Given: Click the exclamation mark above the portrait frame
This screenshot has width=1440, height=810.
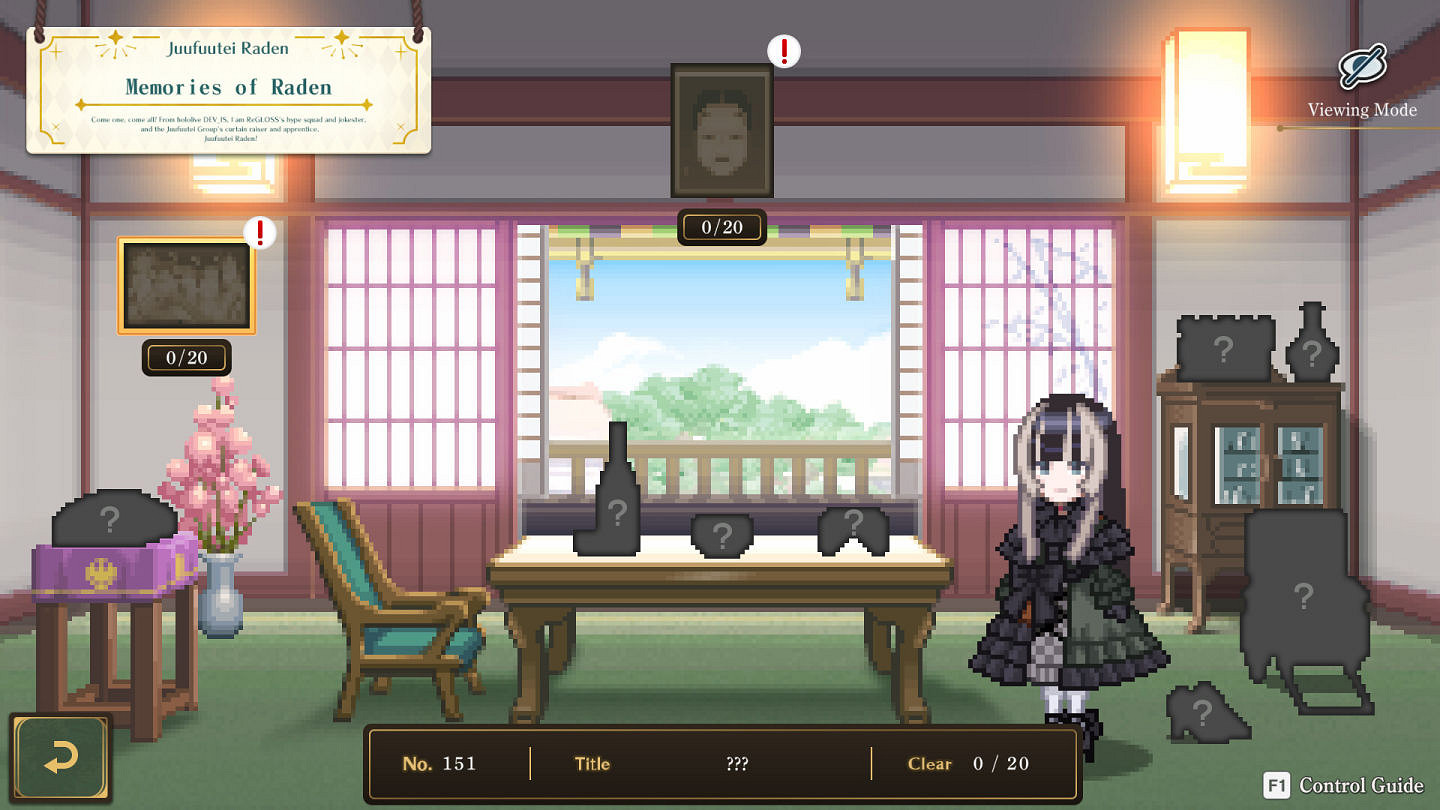Looking at the screenshot, I should pyautogui.click(x=783, y=49).
